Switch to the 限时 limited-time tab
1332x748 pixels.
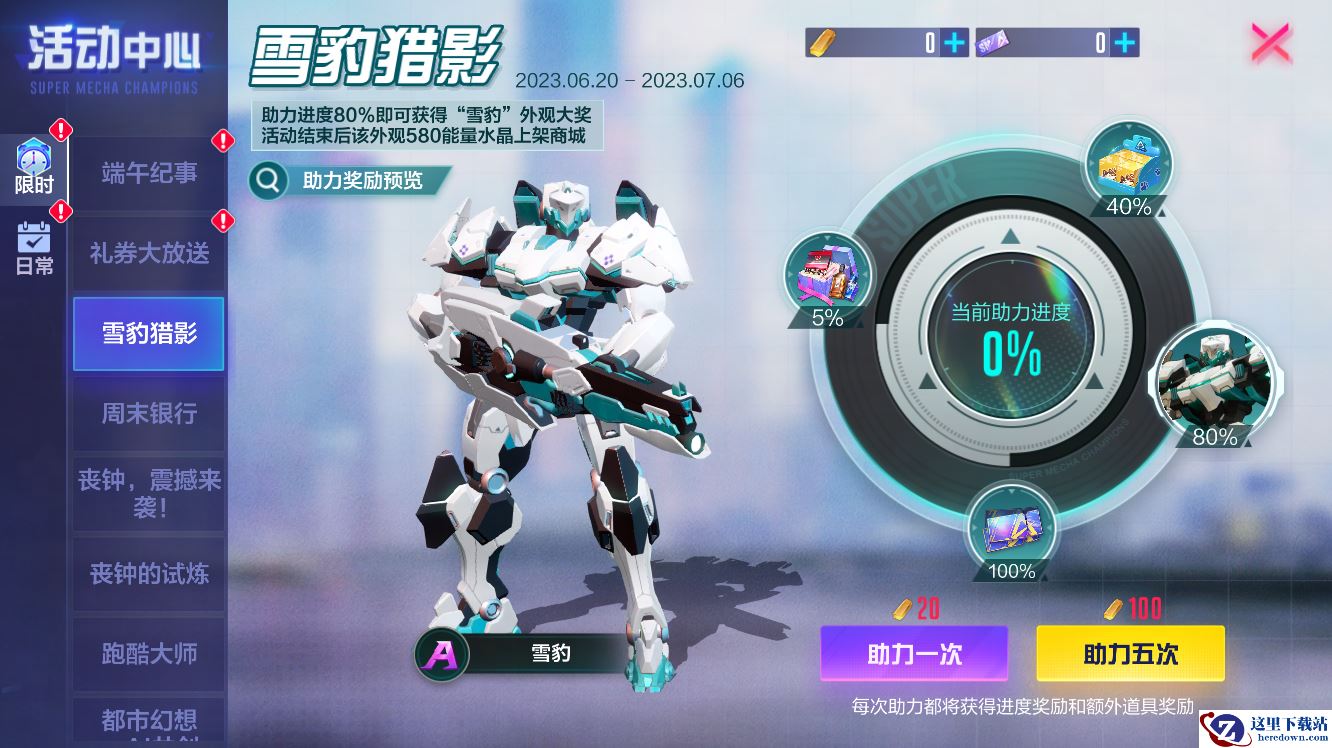tap(34, 167)
